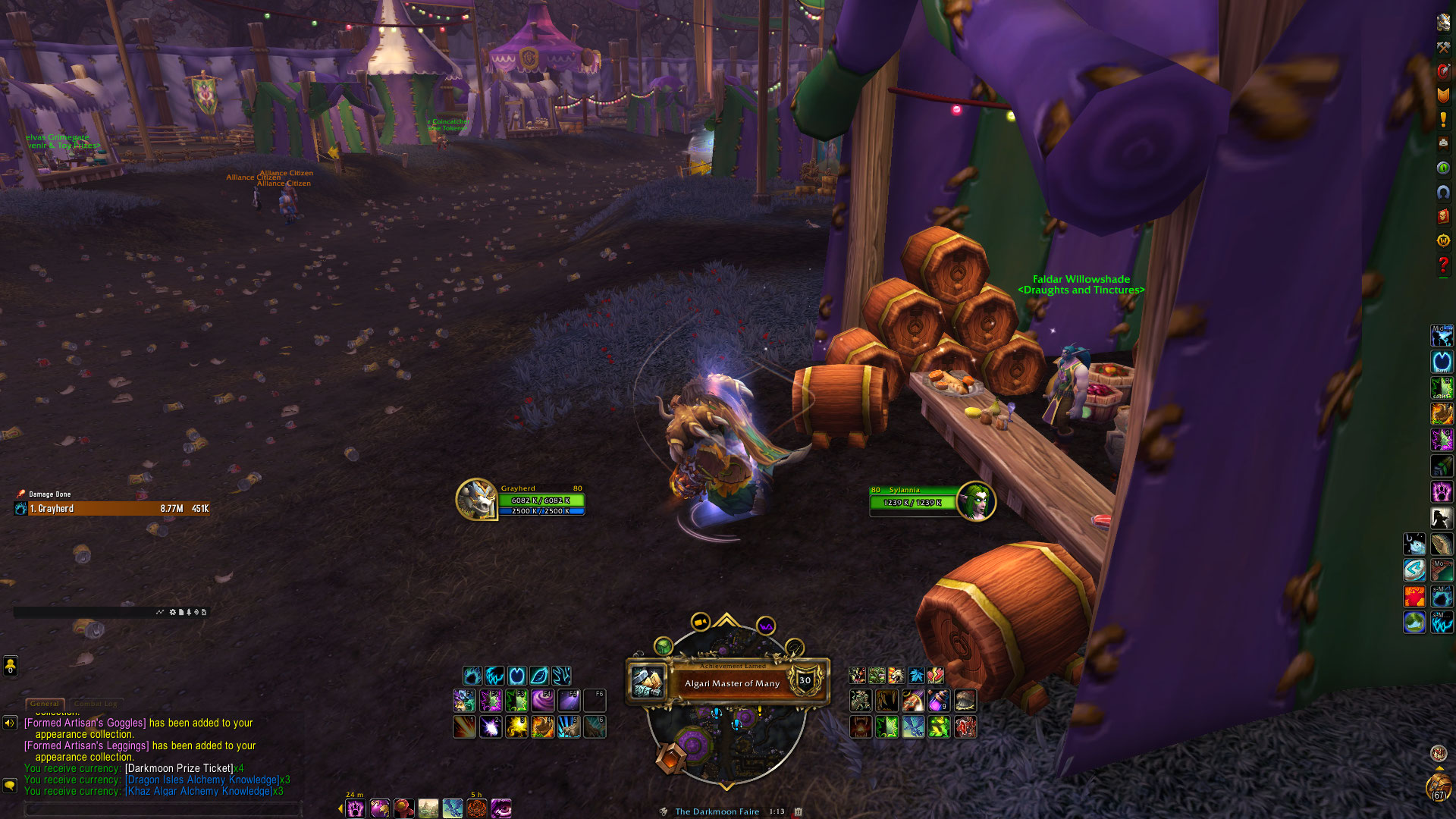
Task: Open the chat speech bubble menu
Action: pyautogui.click(x=10, y=786)
